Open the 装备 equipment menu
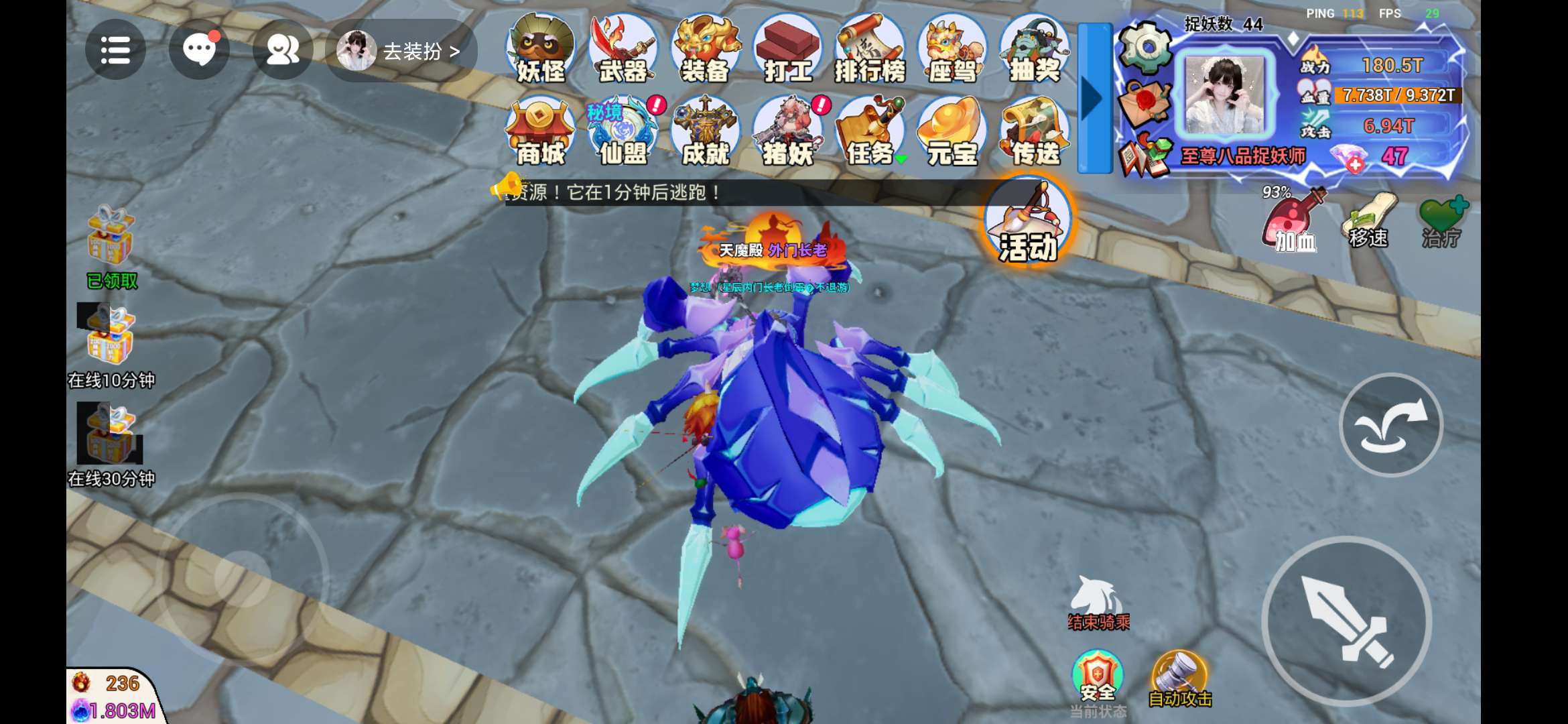This screenshot has width=1568, height=724. pos(706,50)
